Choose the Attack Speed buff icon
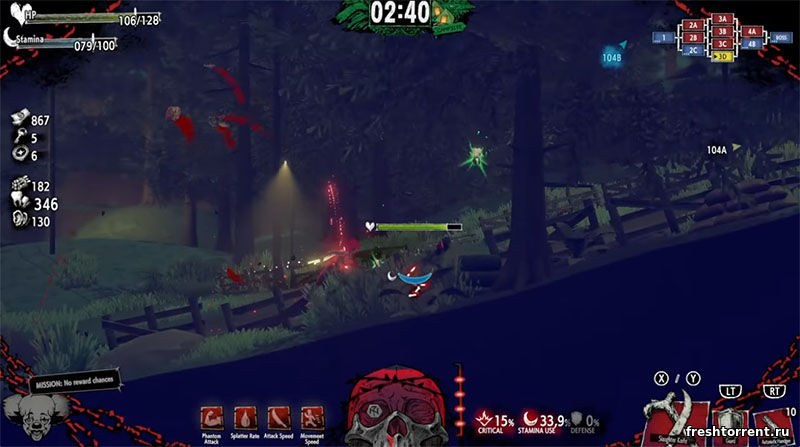Image resolution: width=800 pixels, height=447 pixels. [275, 418]
